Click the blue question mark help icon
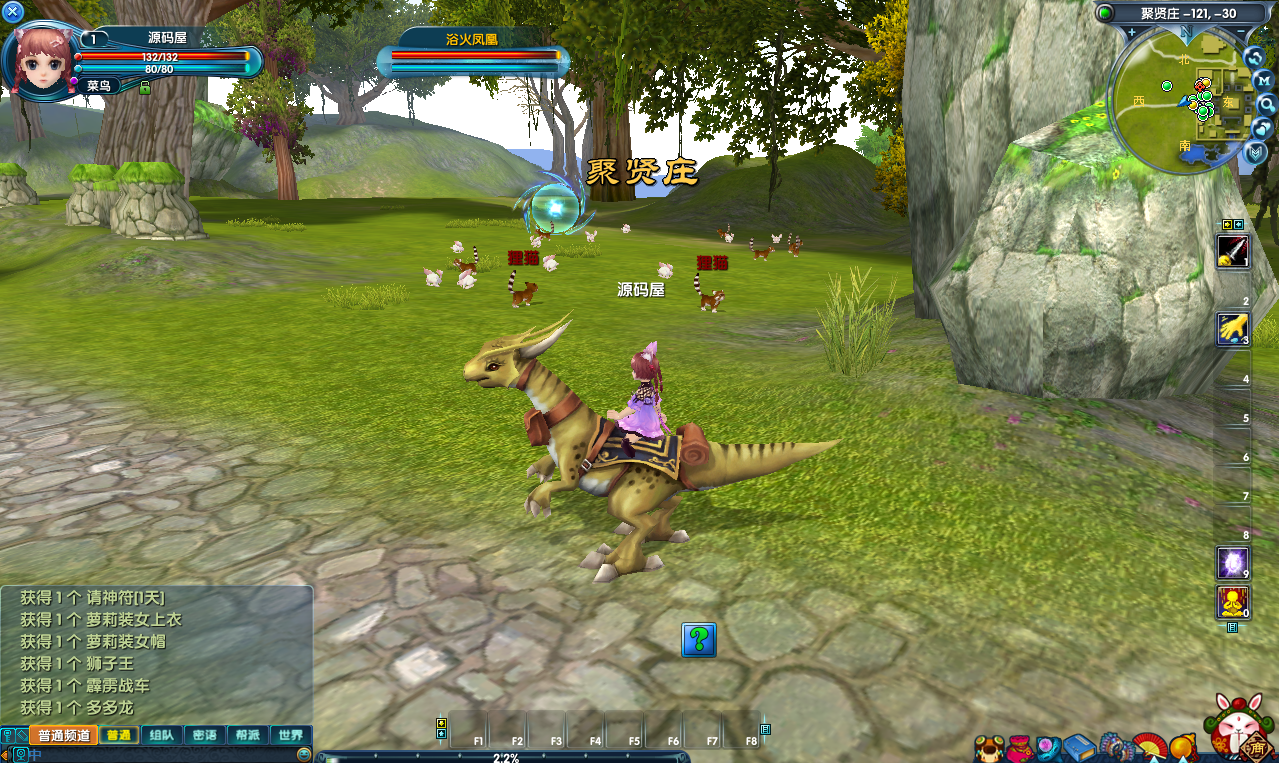The height and width of the screenshot is (763, 1279). 699,640
